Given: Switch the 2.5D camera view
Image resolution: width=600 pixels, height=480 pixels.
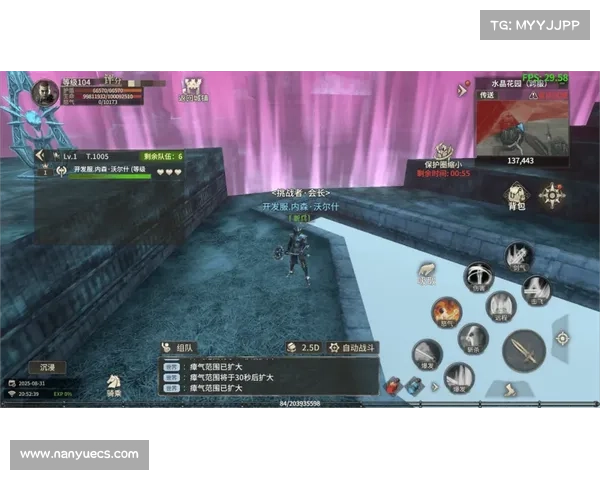Looking at the screenshot, I should 303,347.
